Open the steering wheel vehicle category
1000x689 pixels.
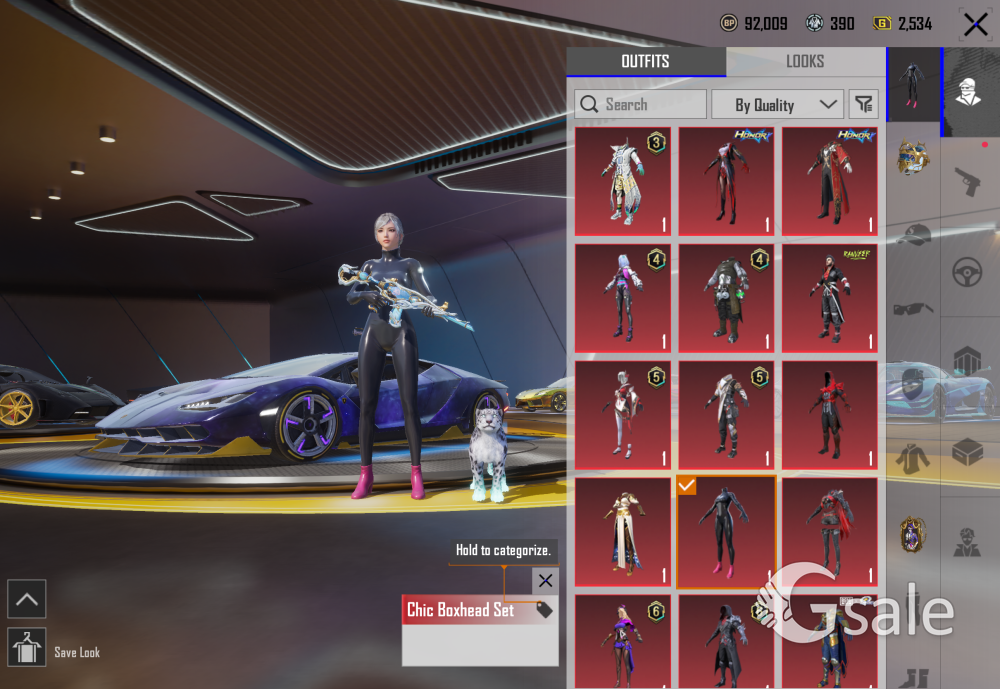click(x=967, y=272)
